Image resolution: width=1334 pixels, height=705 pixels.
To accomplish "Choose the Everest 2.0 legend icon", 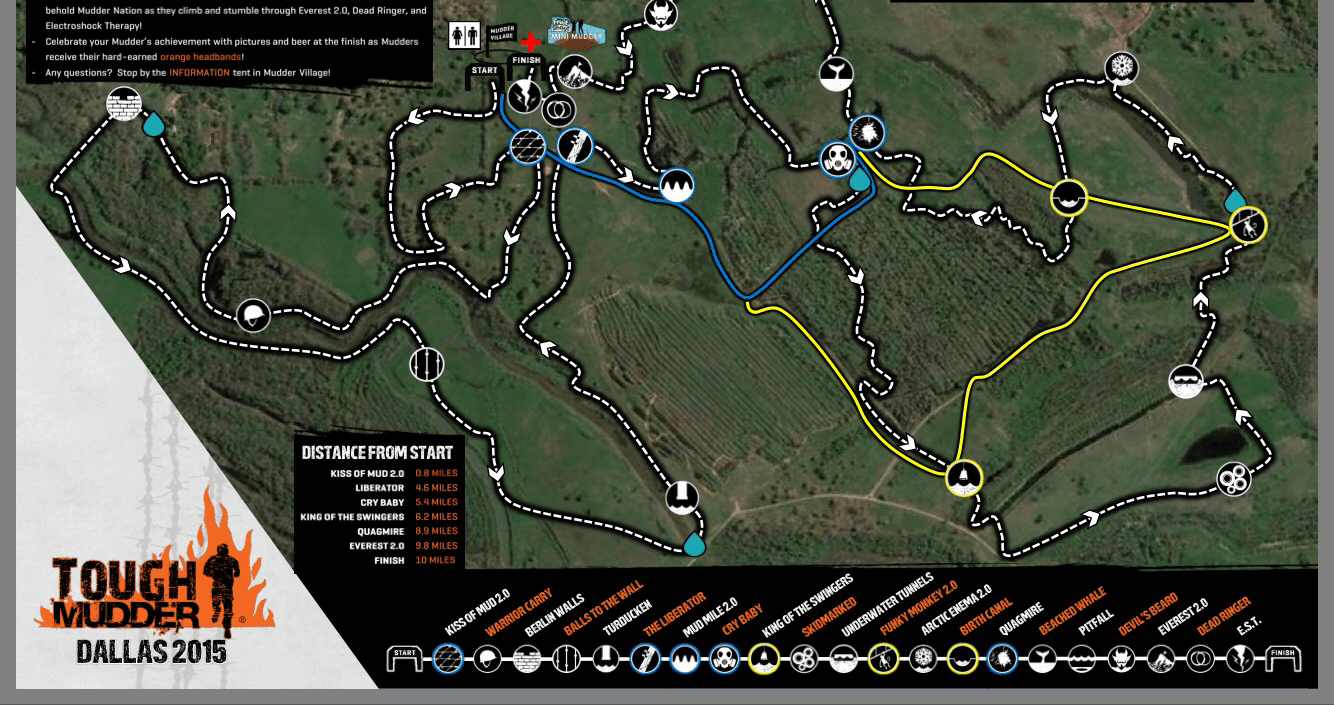I will click(x=1161, y=659).
